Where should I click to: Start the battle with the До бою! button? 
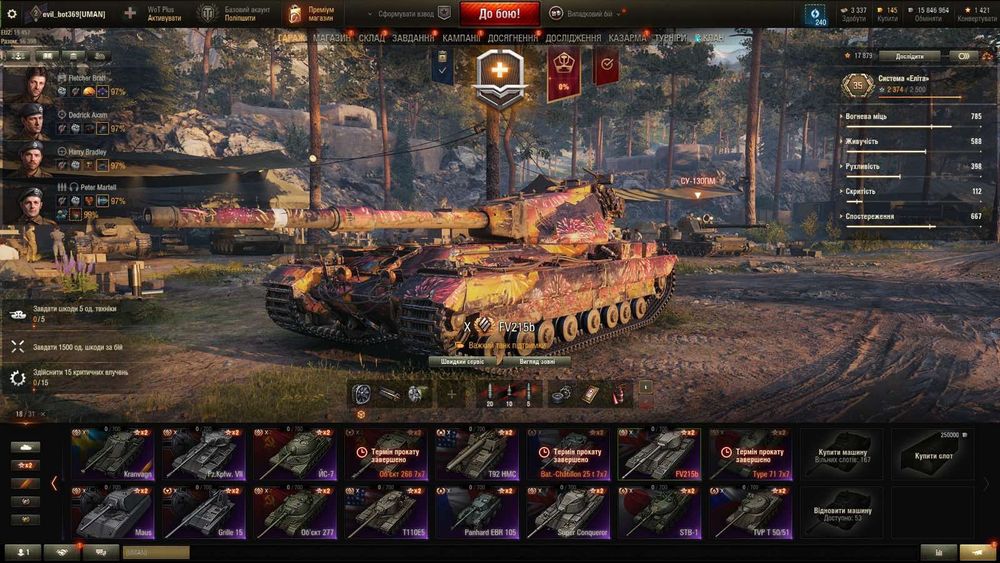tap(499, 14)
